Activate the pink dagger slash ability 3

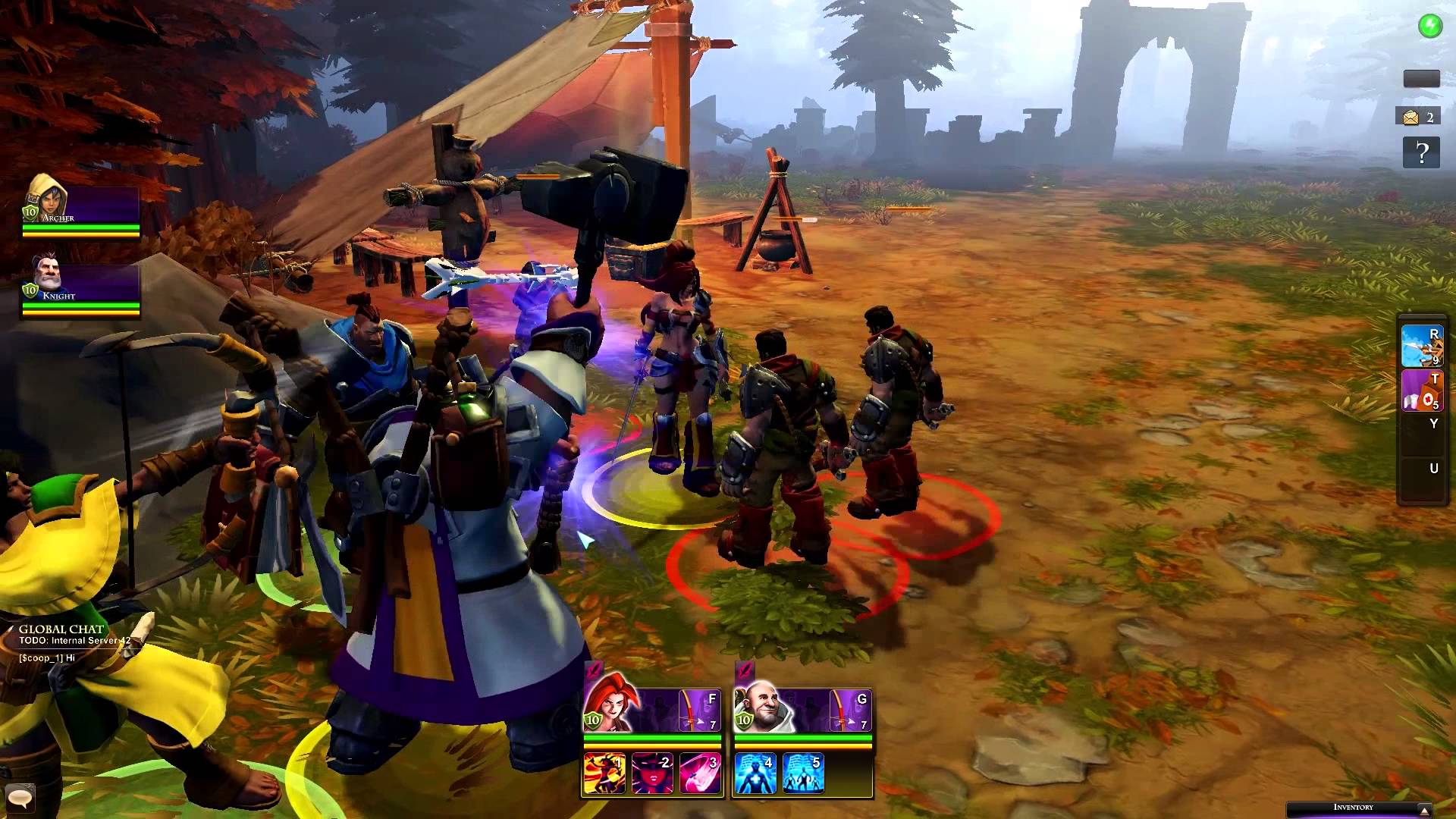coord(700,773)
